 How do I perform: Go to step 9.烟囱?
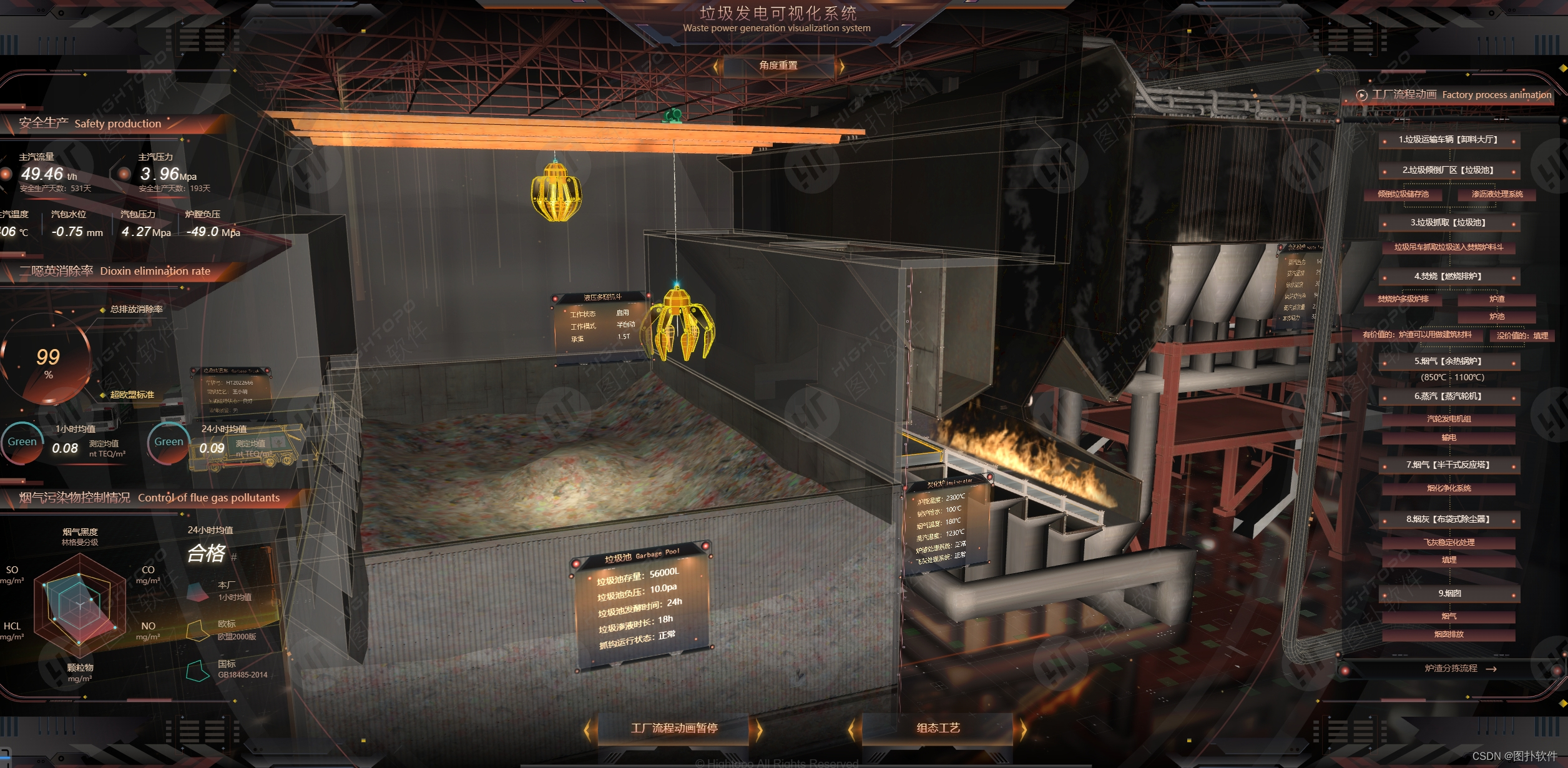[x=1449, y=593]
